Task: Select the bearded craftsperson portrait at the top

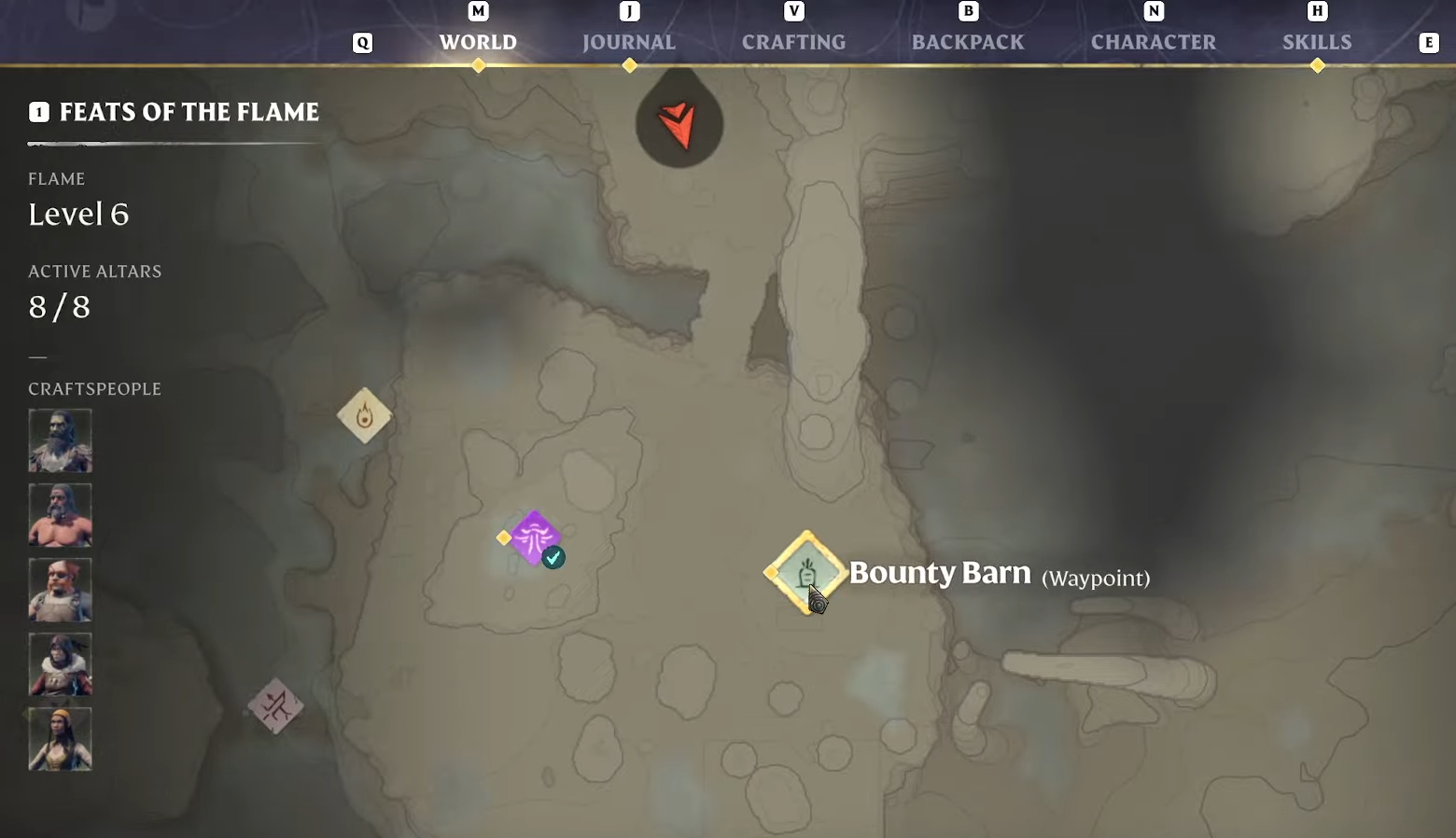Action: 60,440
